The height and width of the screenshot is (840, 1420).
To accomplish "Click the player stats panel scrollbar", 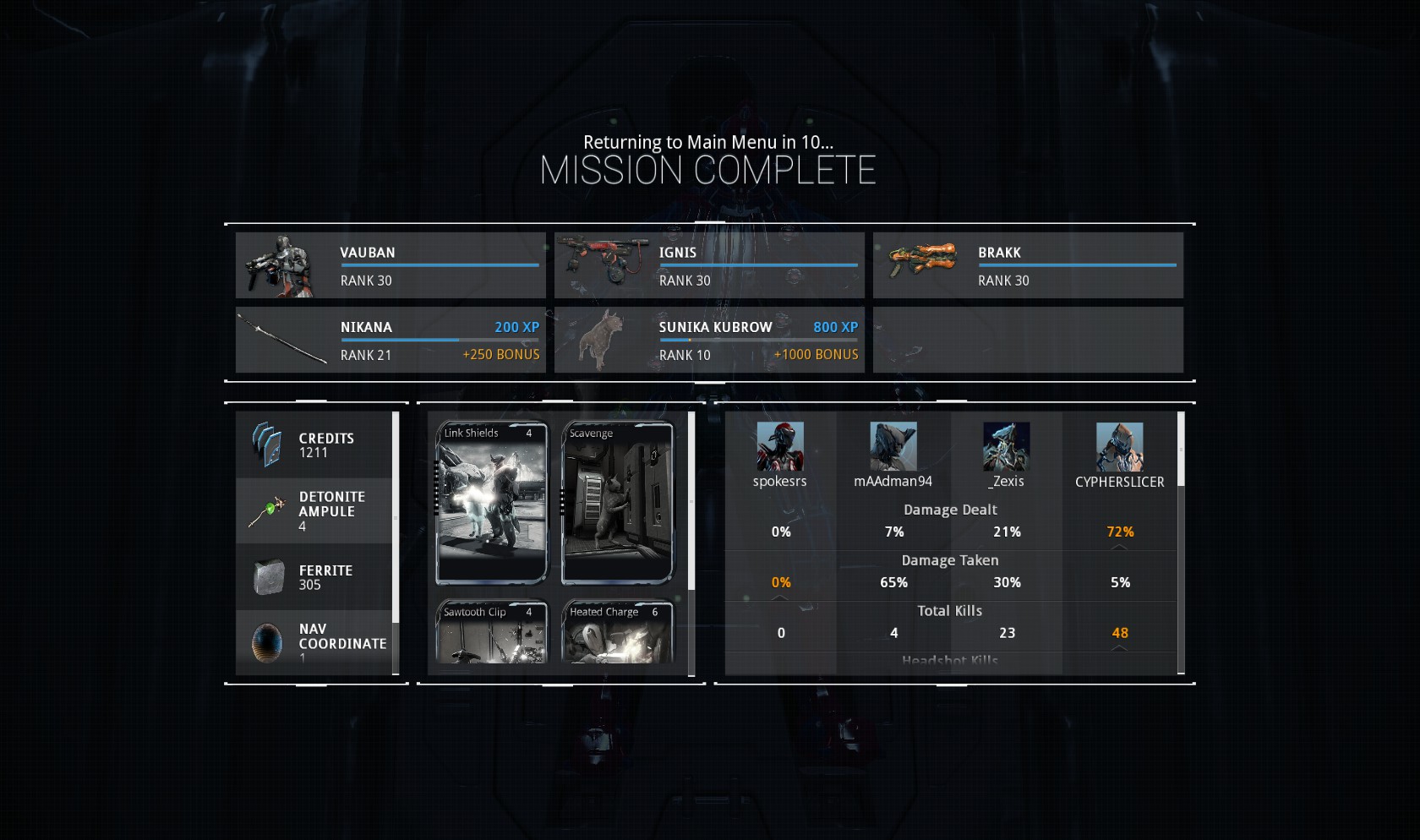I will pos(1181,450).
